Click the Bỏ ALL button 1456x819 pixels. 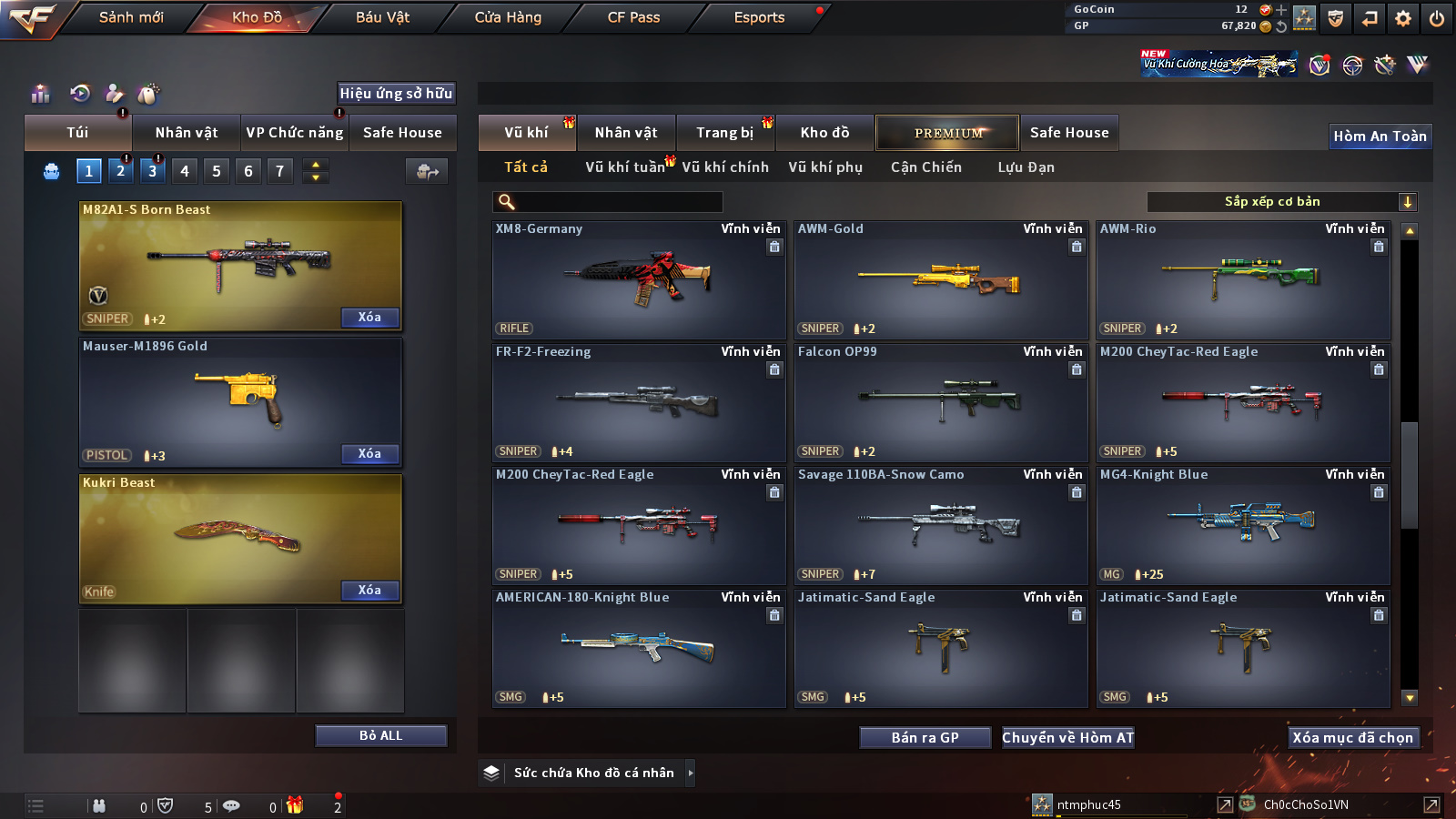click(x=380, y=735)
